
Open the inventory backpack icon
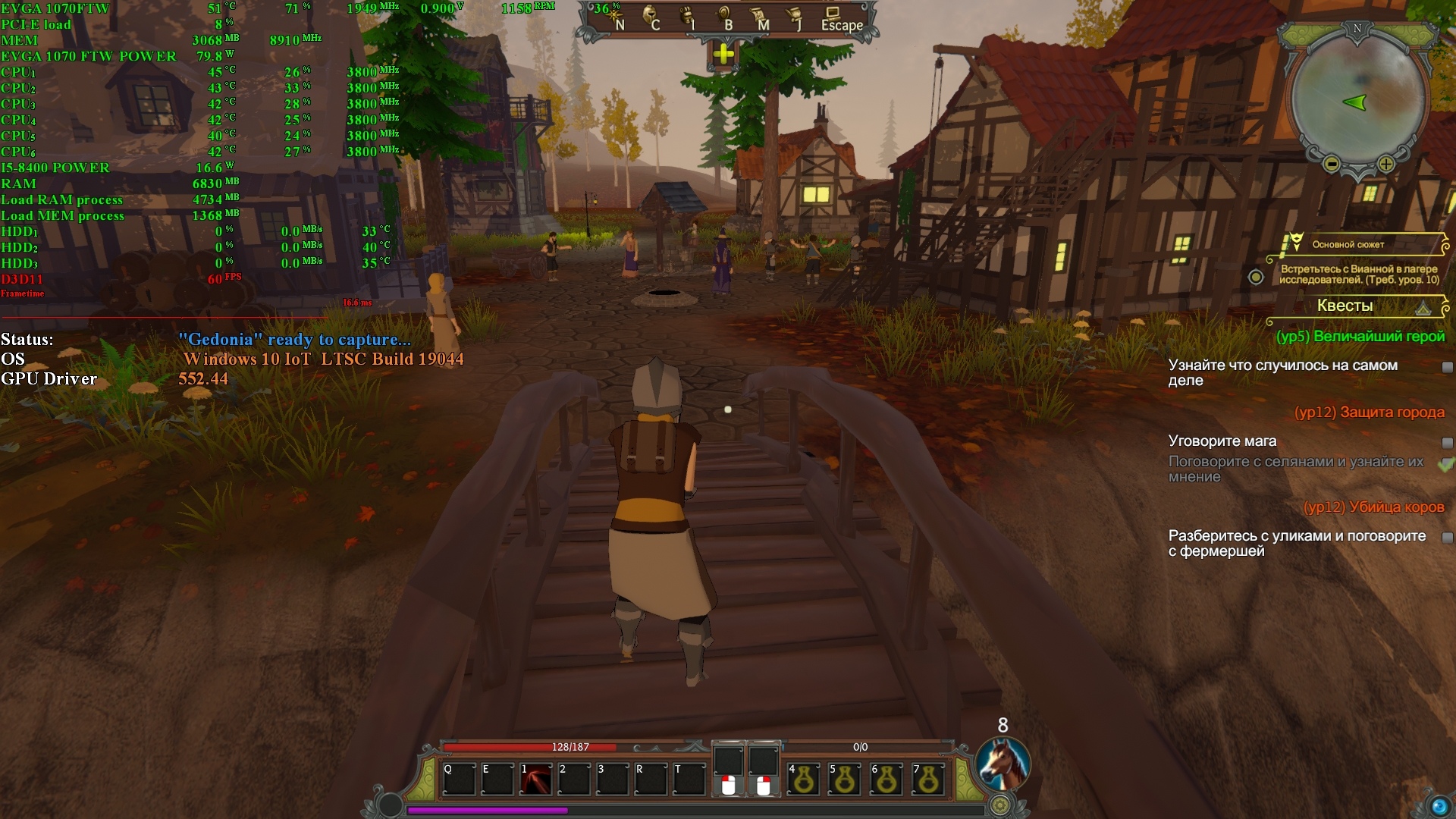[x=687, y=17]
